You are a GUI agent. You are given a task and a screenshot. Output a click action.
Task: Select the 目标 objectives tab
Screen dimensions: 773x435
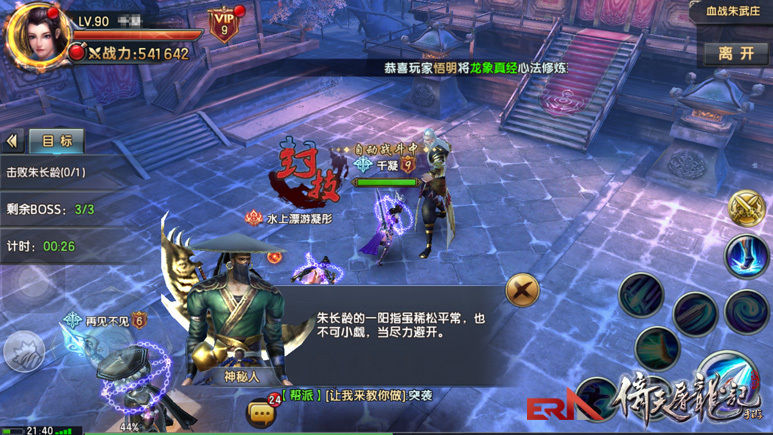click(x=56, y=141)
